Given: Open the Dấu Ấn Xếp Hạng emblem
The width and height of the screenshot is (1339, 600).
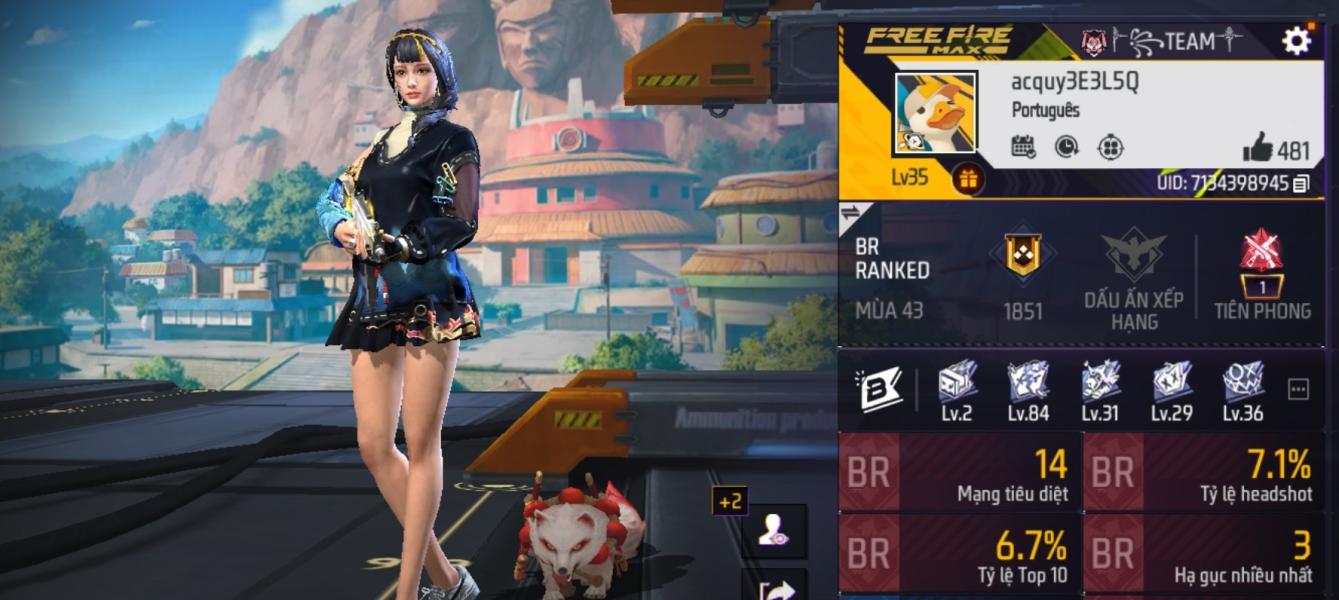Looking at the screenshot, I should (1134, 256).
